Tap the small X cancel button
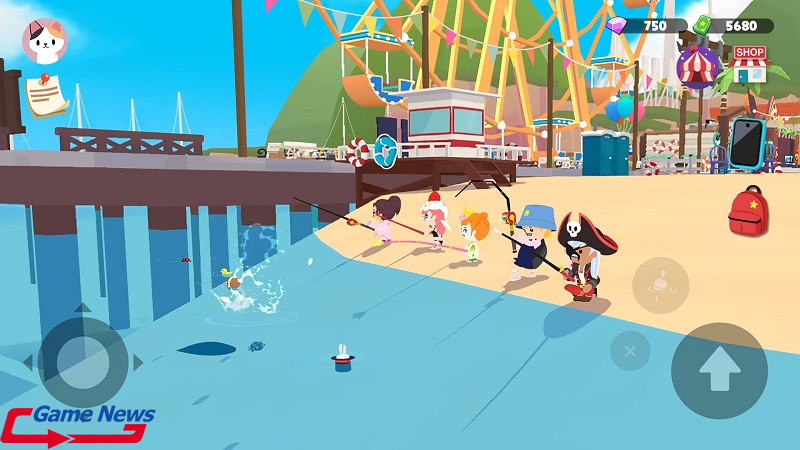The width and height of the screenshot is (800, 450). tap(630, 351)
